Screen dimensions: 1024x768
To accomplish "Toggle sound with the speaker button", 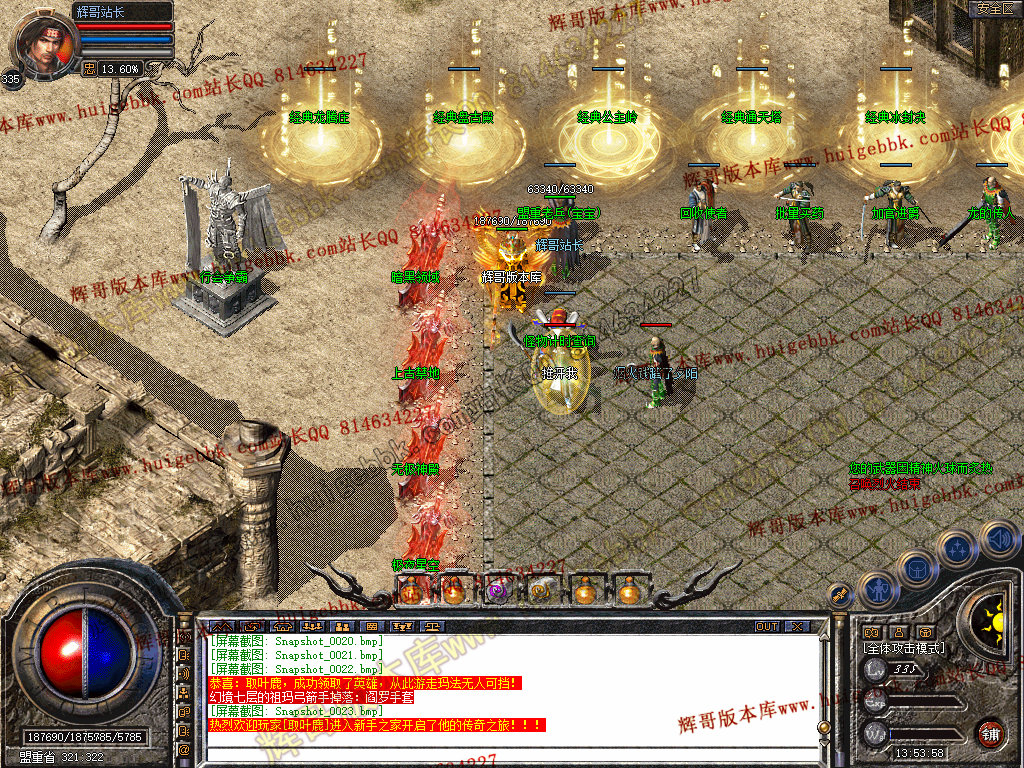I will [998, 539].
